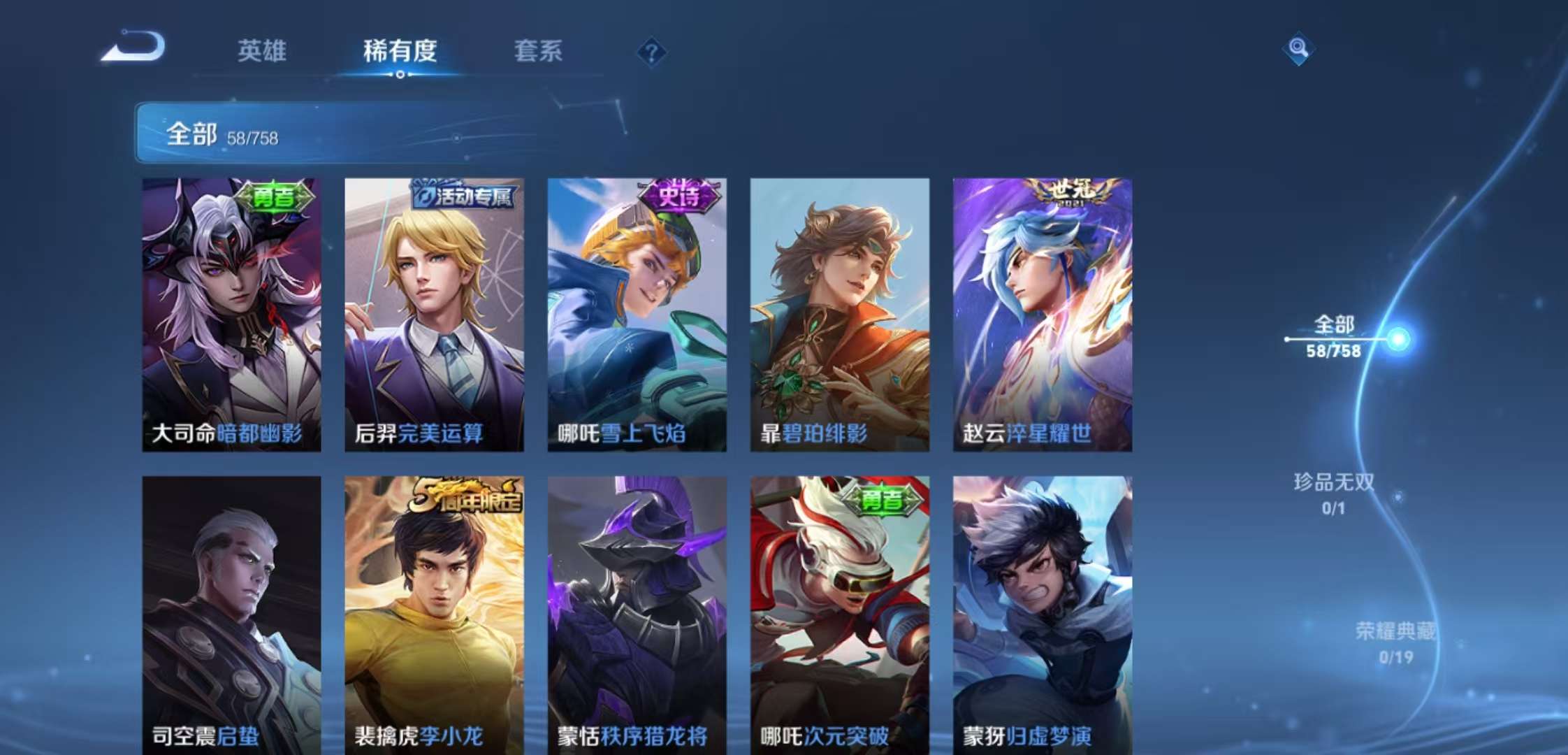Open the question mark help icon
This screenshot has width=1568, height=755.
(650, 50)
